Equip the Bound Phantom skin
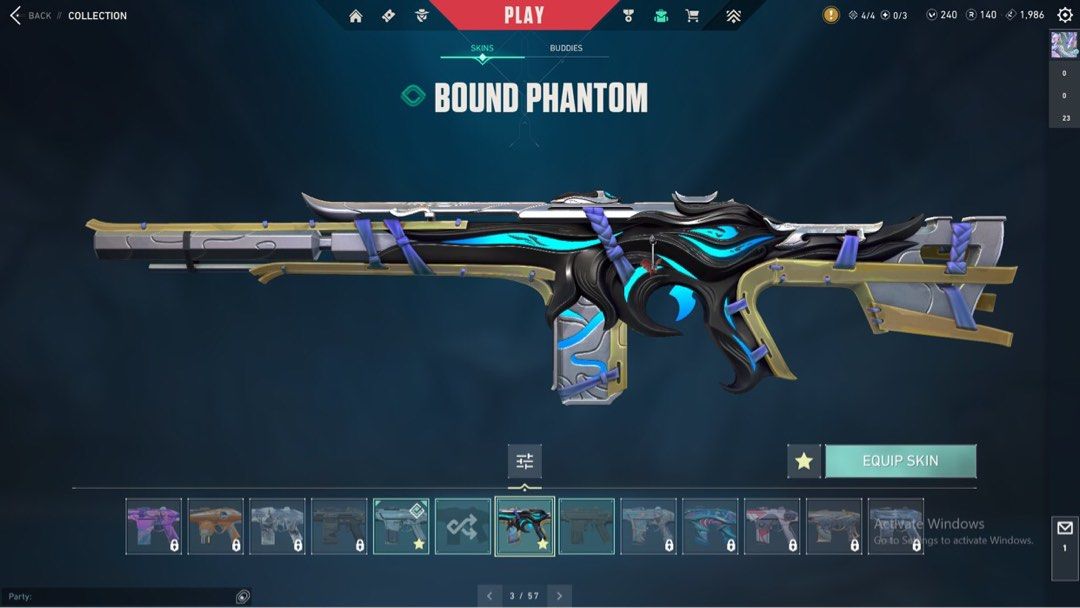The width and height of the screenshot is (1080, 608). (900, 461)
